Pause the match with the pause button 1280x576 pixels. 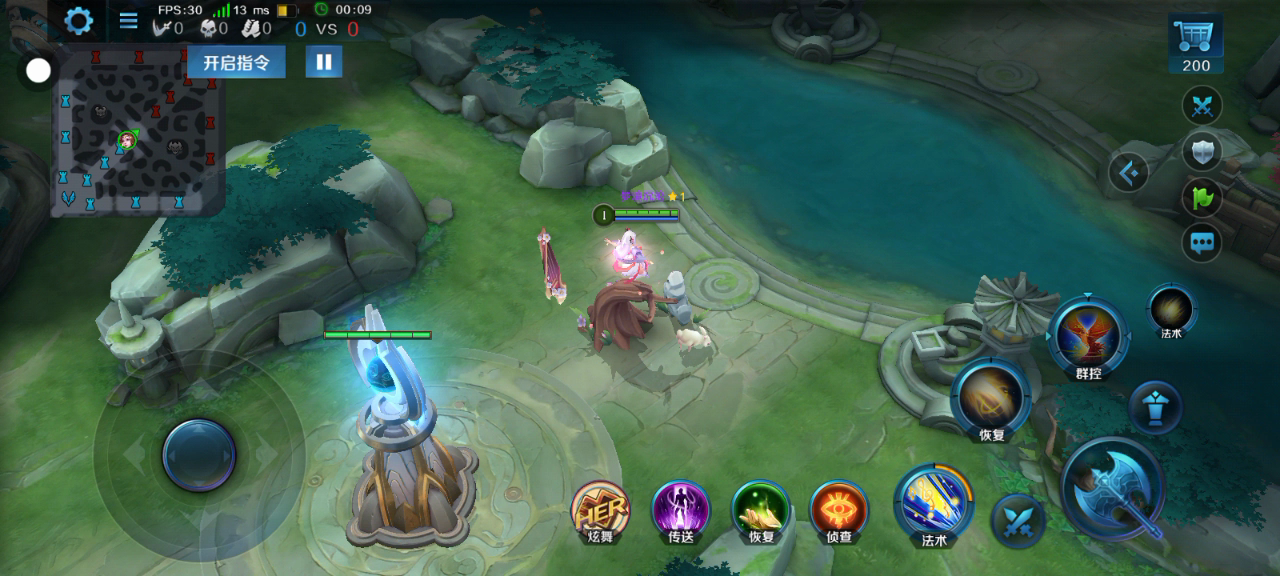point(323,62)
